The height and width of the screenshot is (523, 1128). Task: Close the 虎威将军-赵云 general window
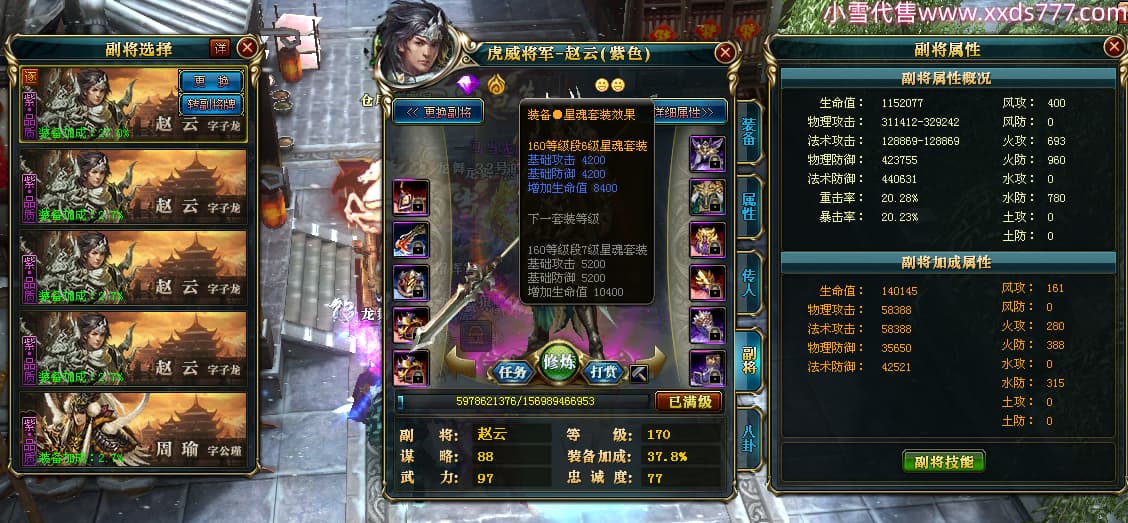click(726, 53)
